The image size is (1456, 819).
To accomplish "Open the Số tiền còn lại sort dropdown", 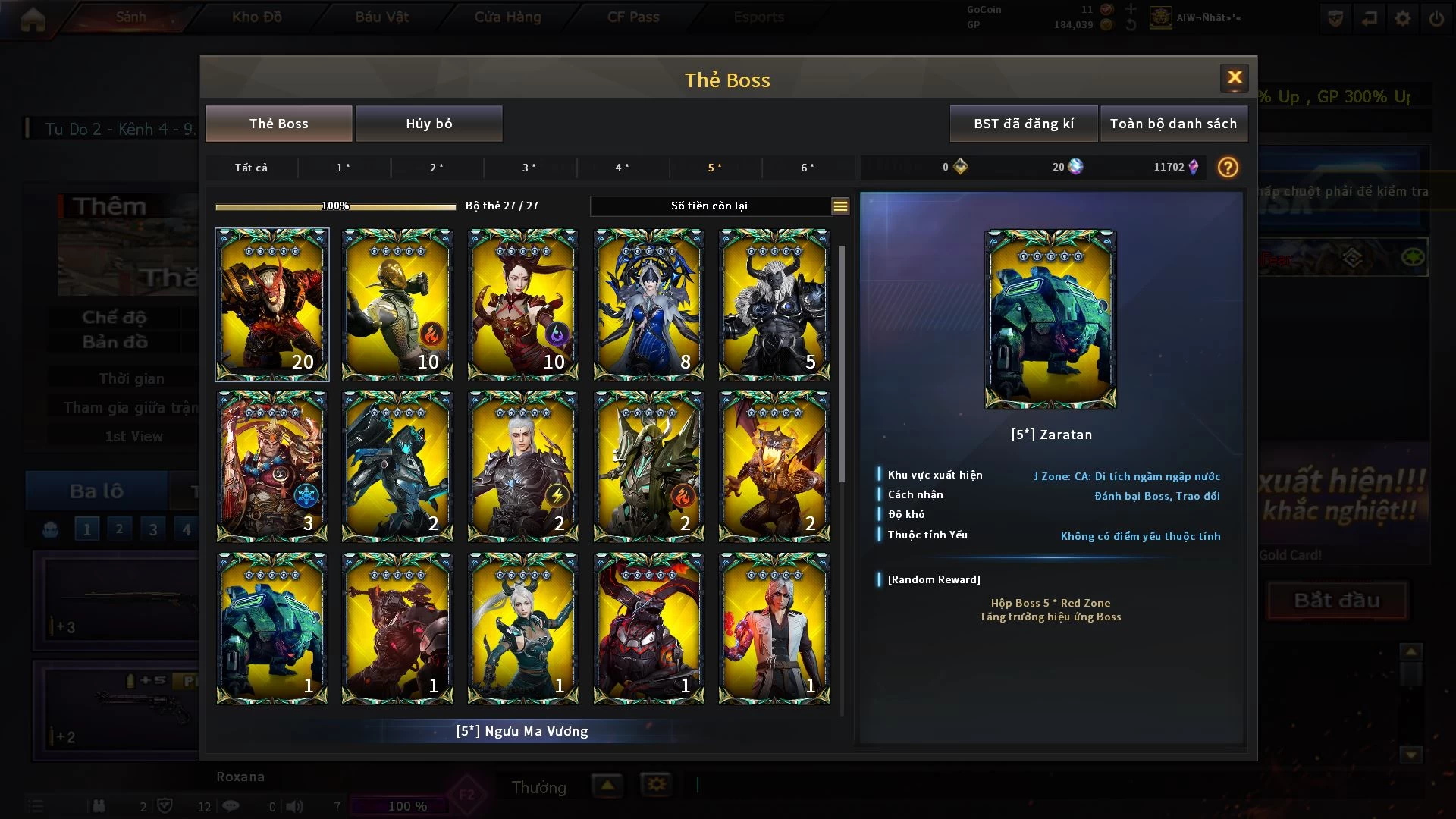I will click(x=839, y=206).
